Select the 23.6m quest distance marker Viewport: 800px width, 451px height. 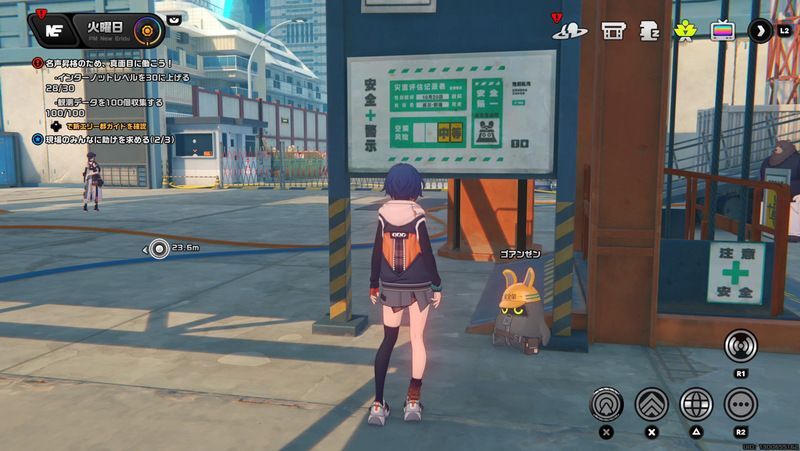tap(160, 248)
